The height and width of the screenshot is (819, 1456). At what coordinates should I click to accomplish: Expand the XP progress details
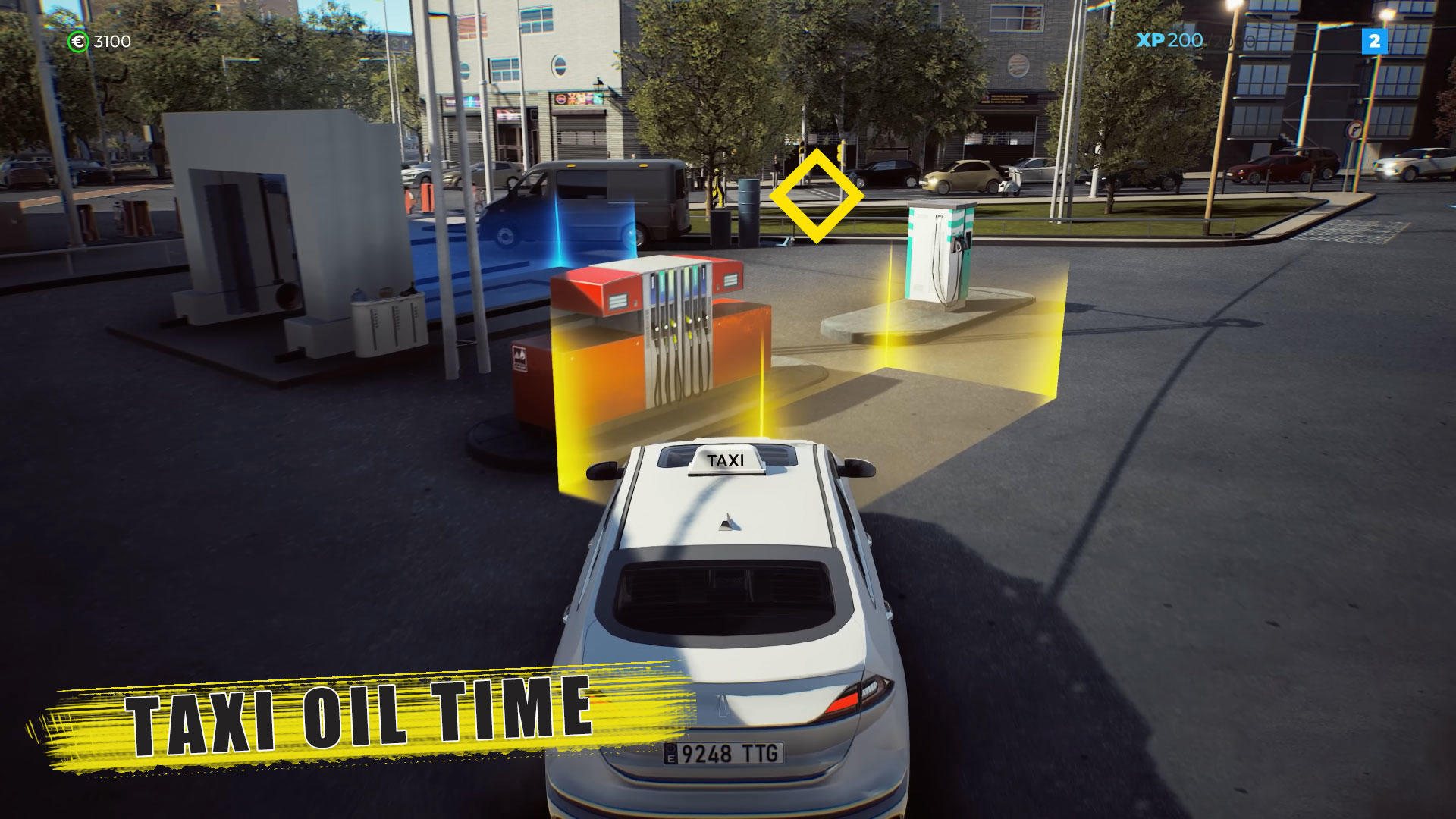[1198, 42]
